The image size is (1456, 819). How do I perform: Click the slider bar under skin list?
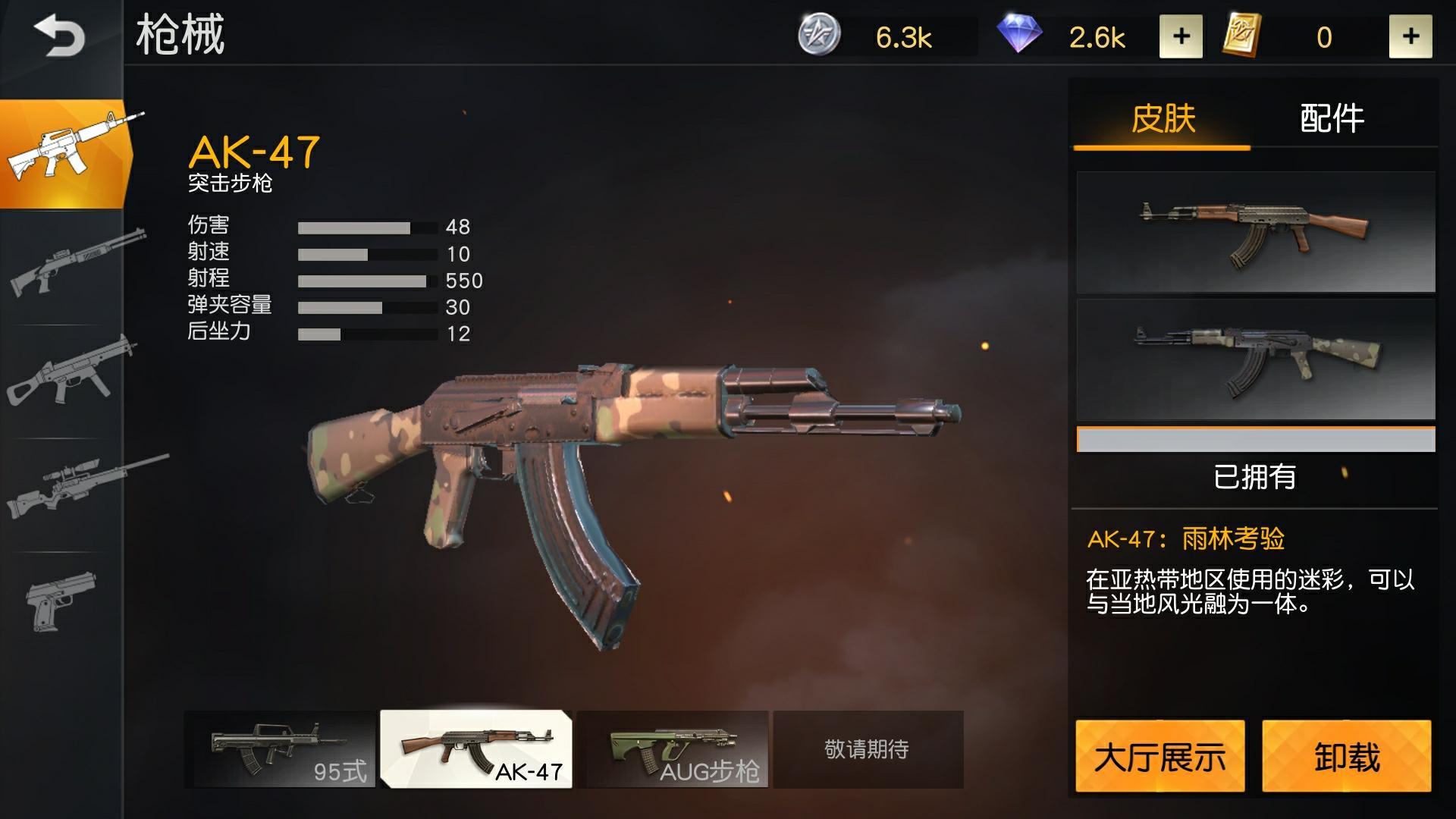(x=1255, y=438)
